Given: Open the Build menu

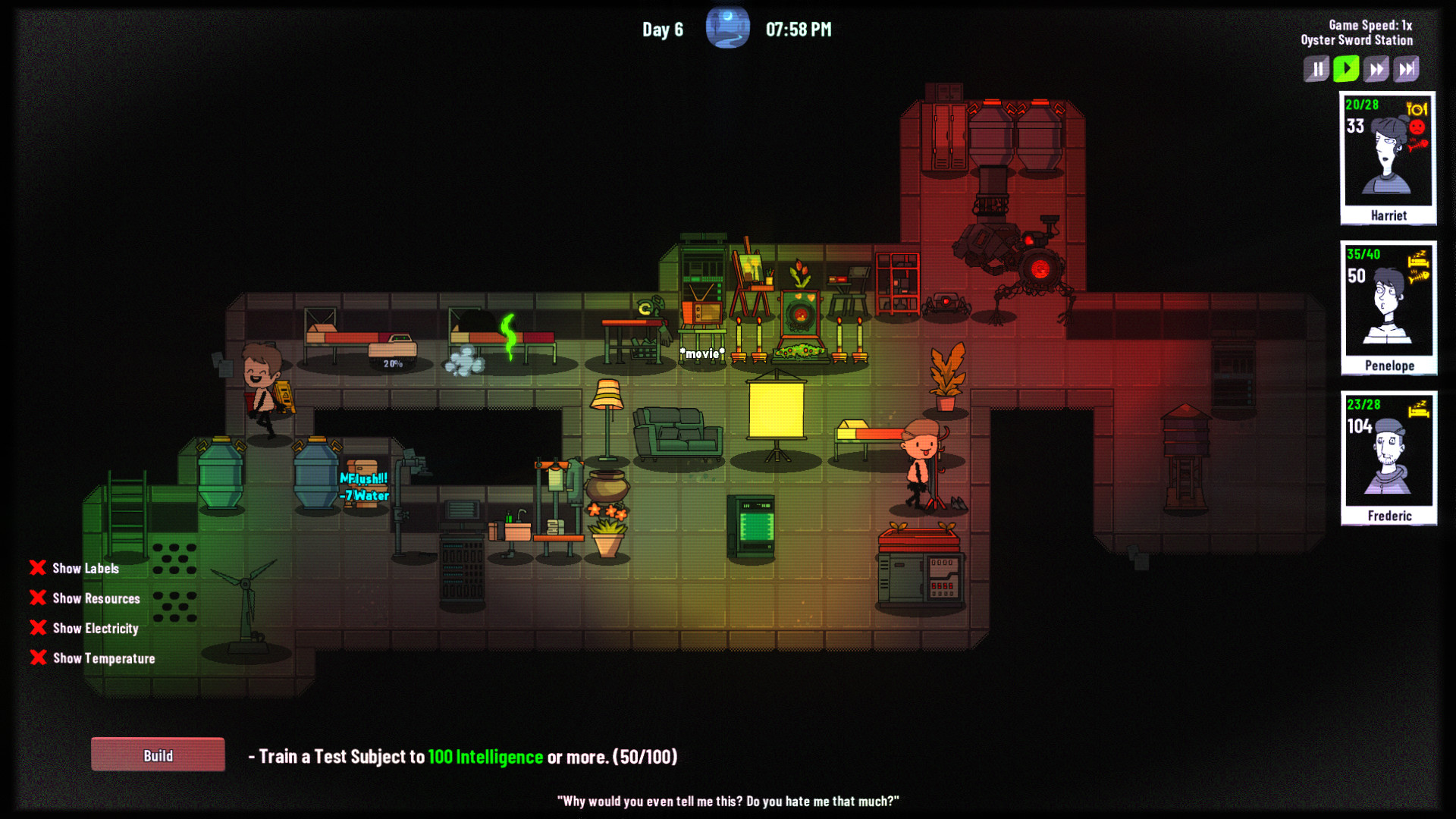Looking at the screenshot, I should [158, 755].
